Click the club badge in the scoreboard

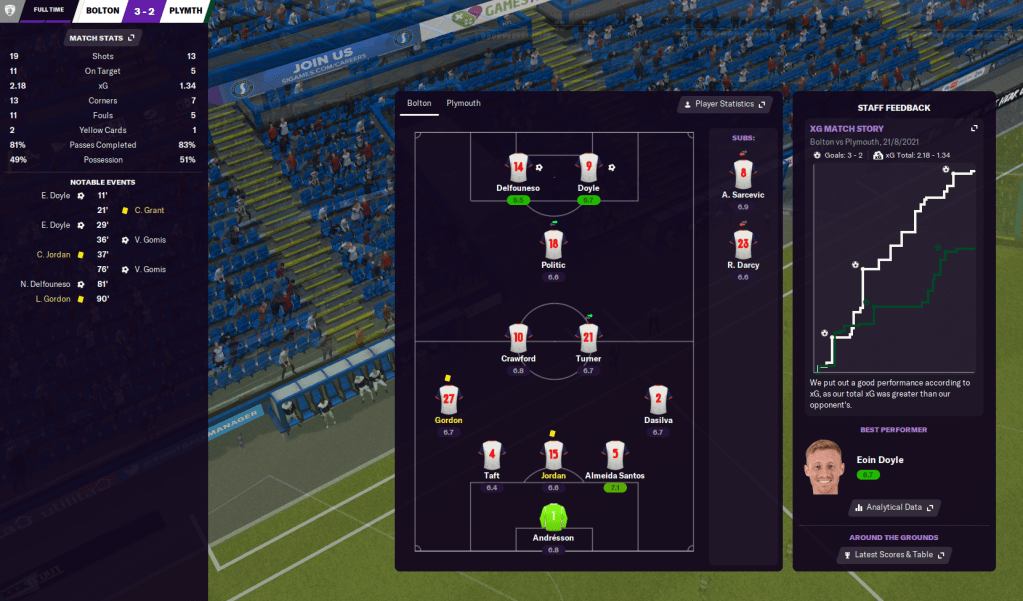(x=11, y=11)
